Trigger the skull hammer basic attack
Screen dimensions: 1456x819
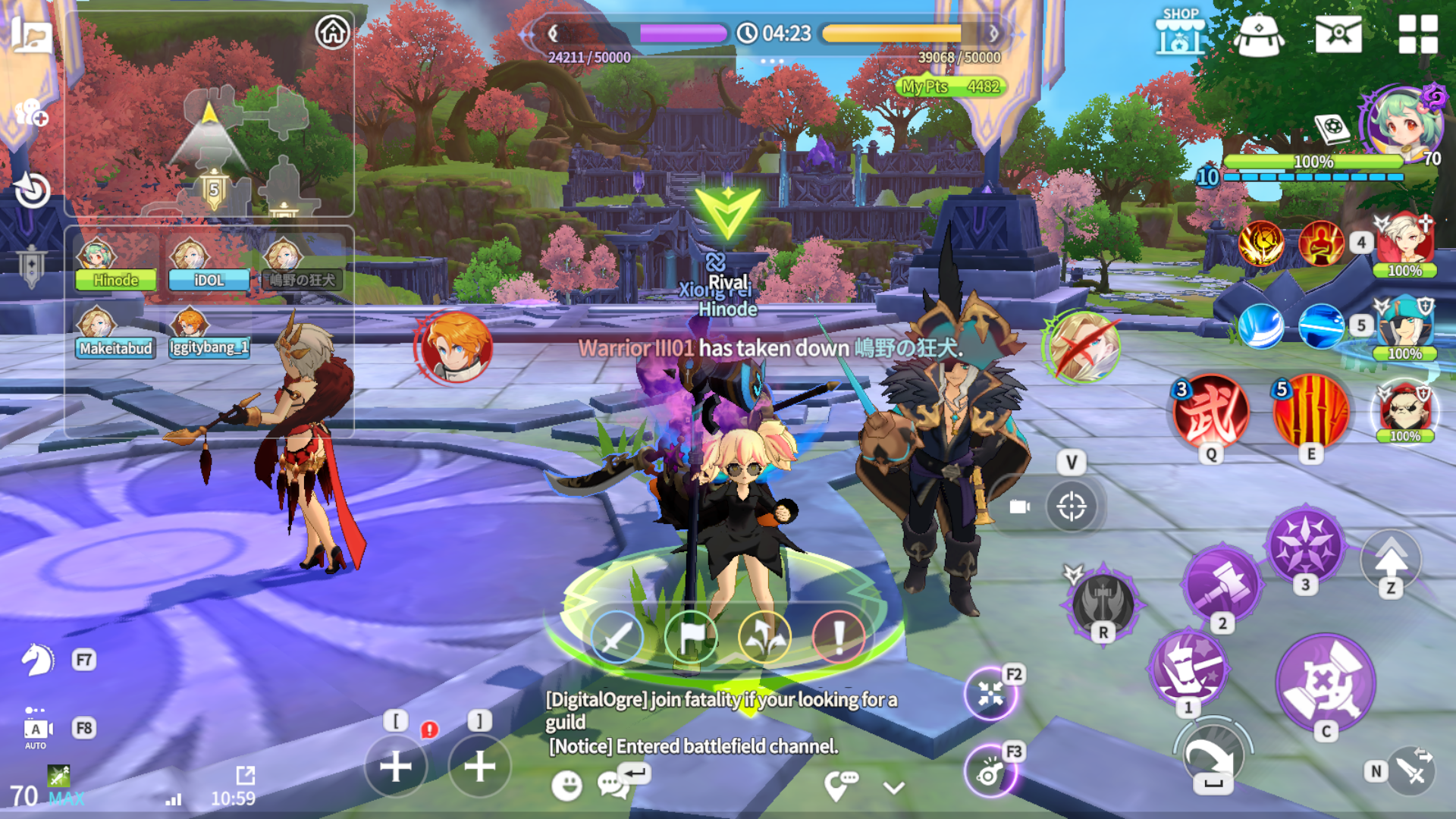pyautogui.click(x=1325, y=680)
